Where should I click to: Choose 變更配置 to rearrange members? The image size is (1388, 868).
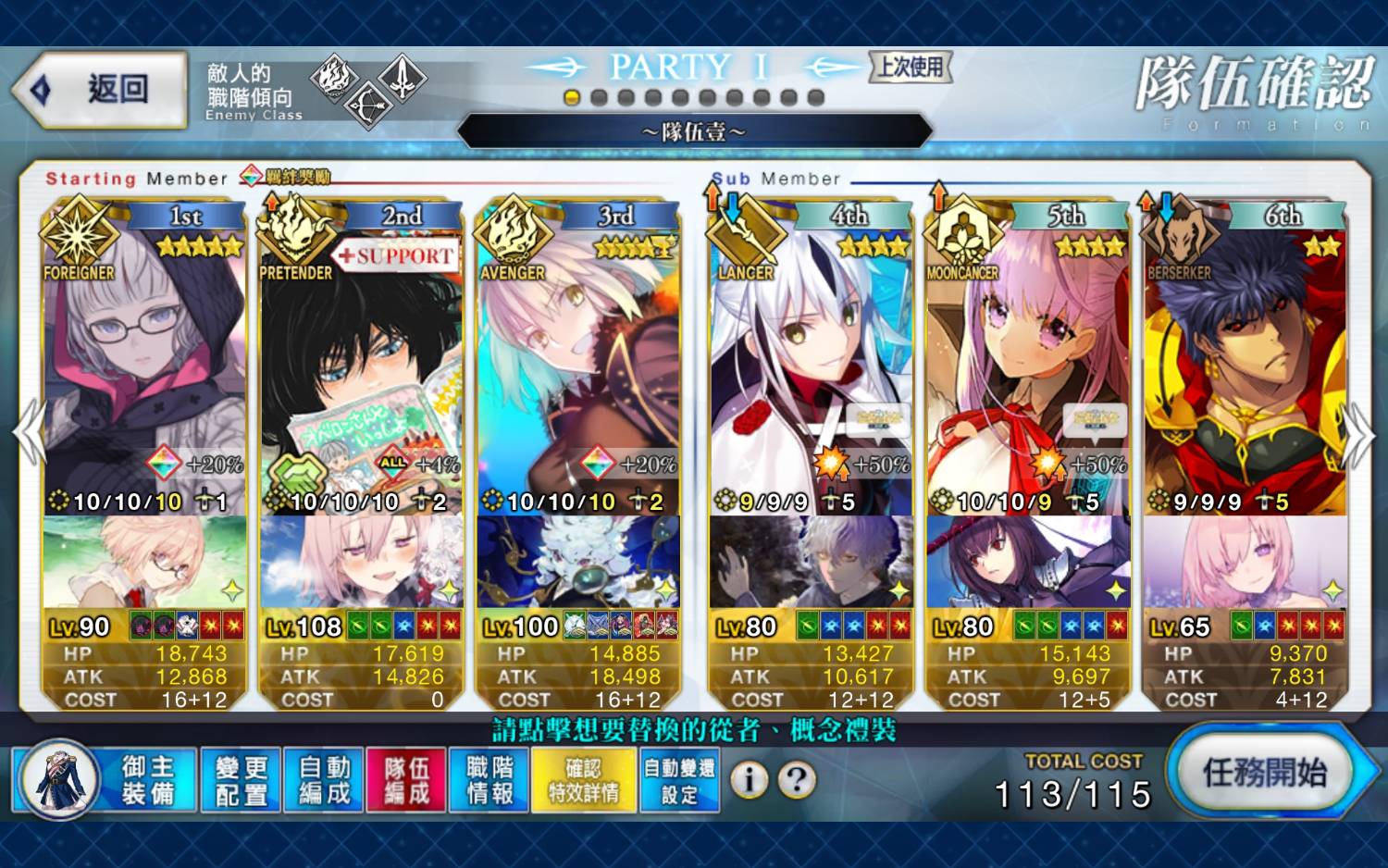coord(242,781)
